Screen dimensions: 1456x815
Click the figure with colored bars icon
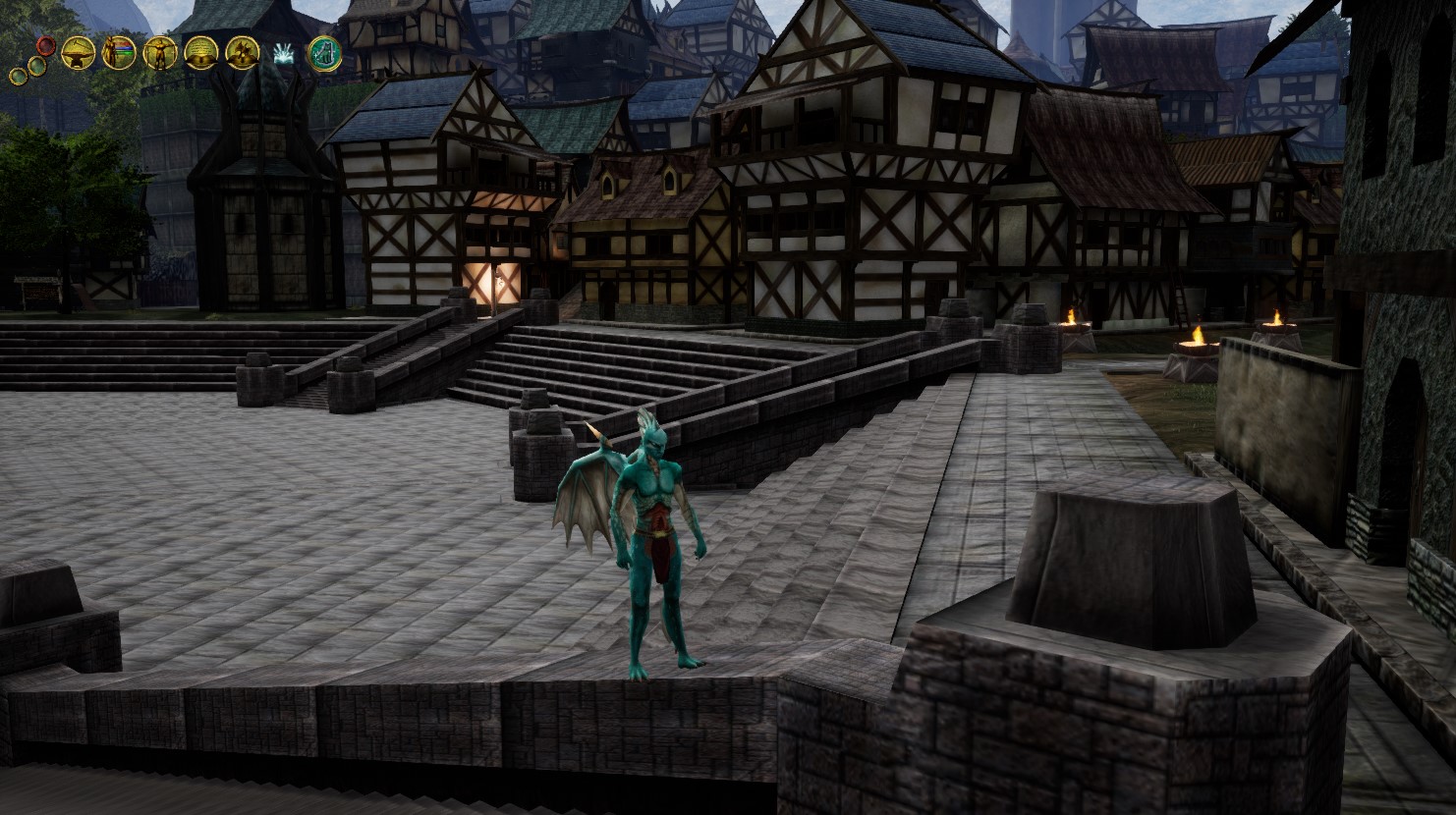pos(118,52)
